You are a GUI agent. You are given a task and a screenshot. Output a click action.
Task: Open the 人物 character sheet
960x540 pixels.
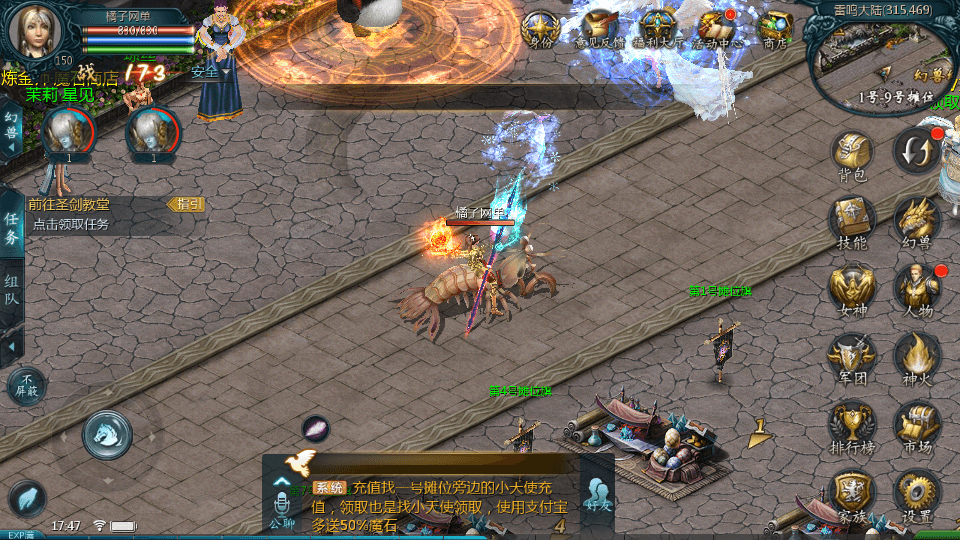(x=916, y=288)
